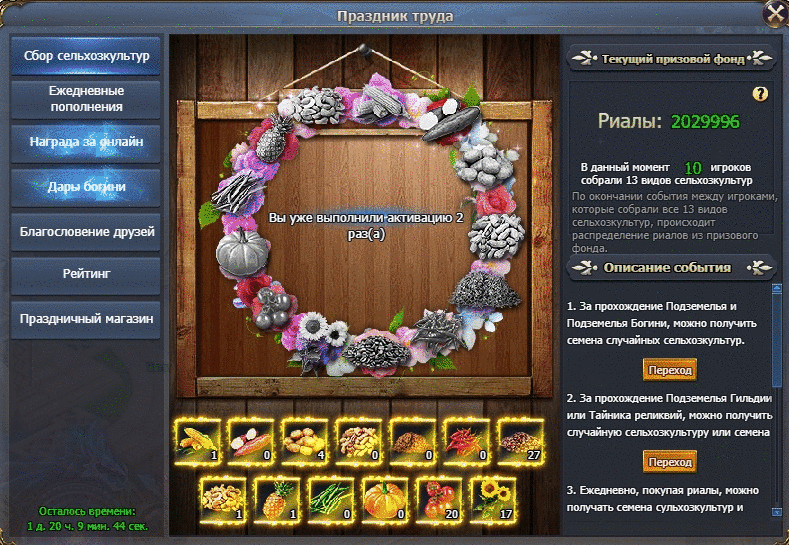This screenshot has height=545, width=789.
Task: Select the potatoes crop slot
Action: 305,439
